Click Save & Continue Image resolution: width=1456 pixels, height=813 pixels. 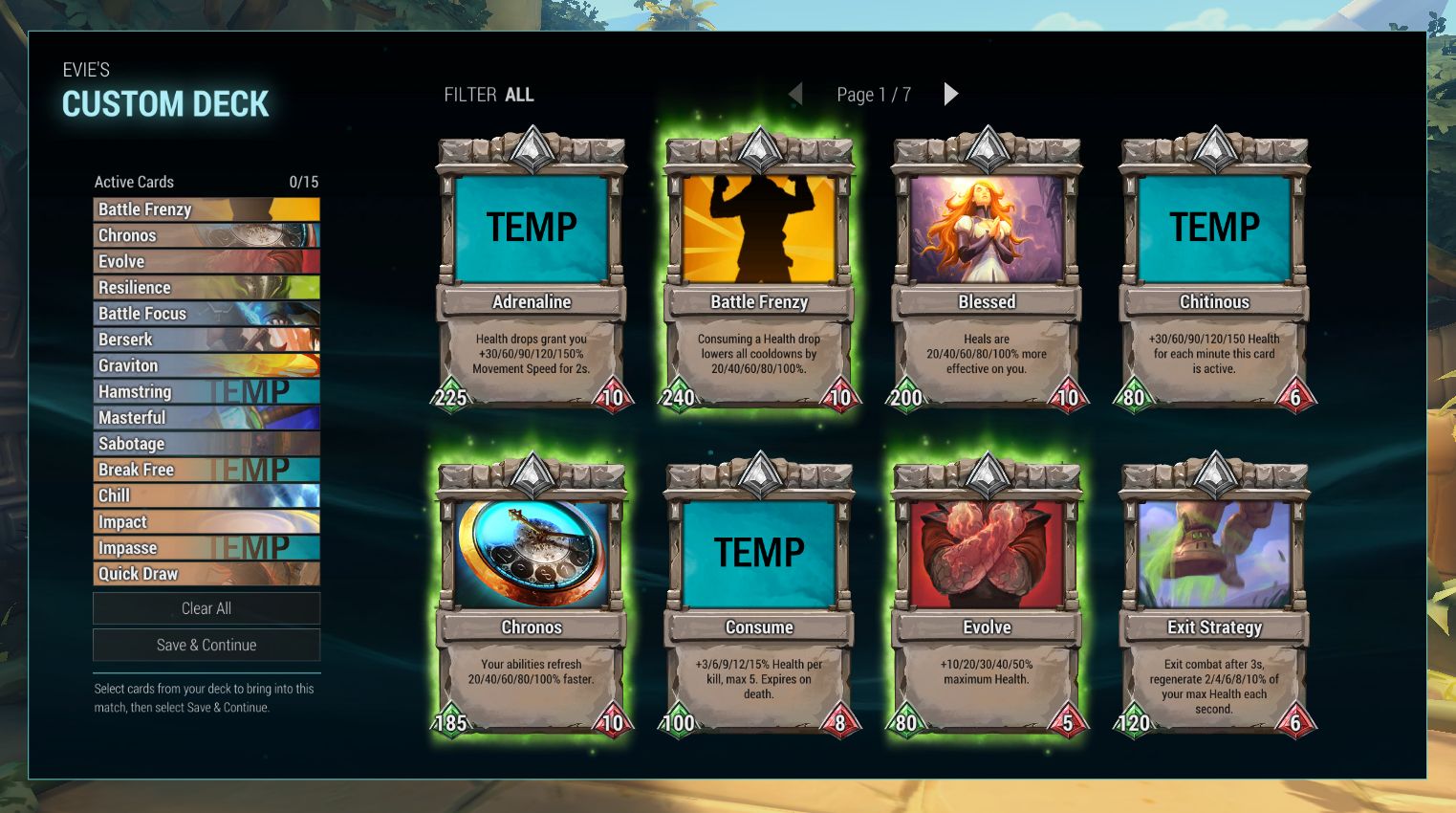(206, 645)
